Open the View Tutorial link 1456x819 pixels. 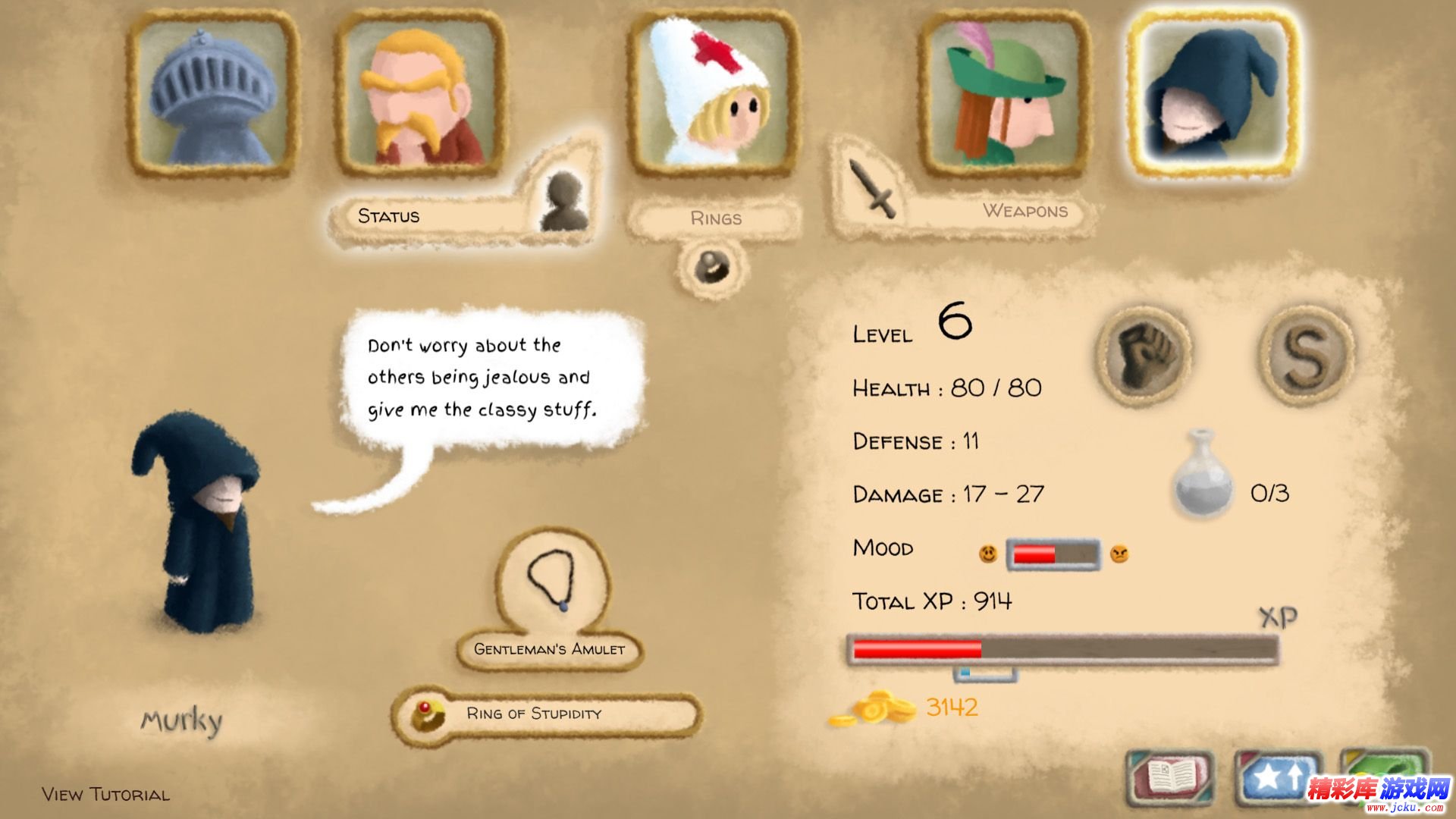[x=106, y=794]
